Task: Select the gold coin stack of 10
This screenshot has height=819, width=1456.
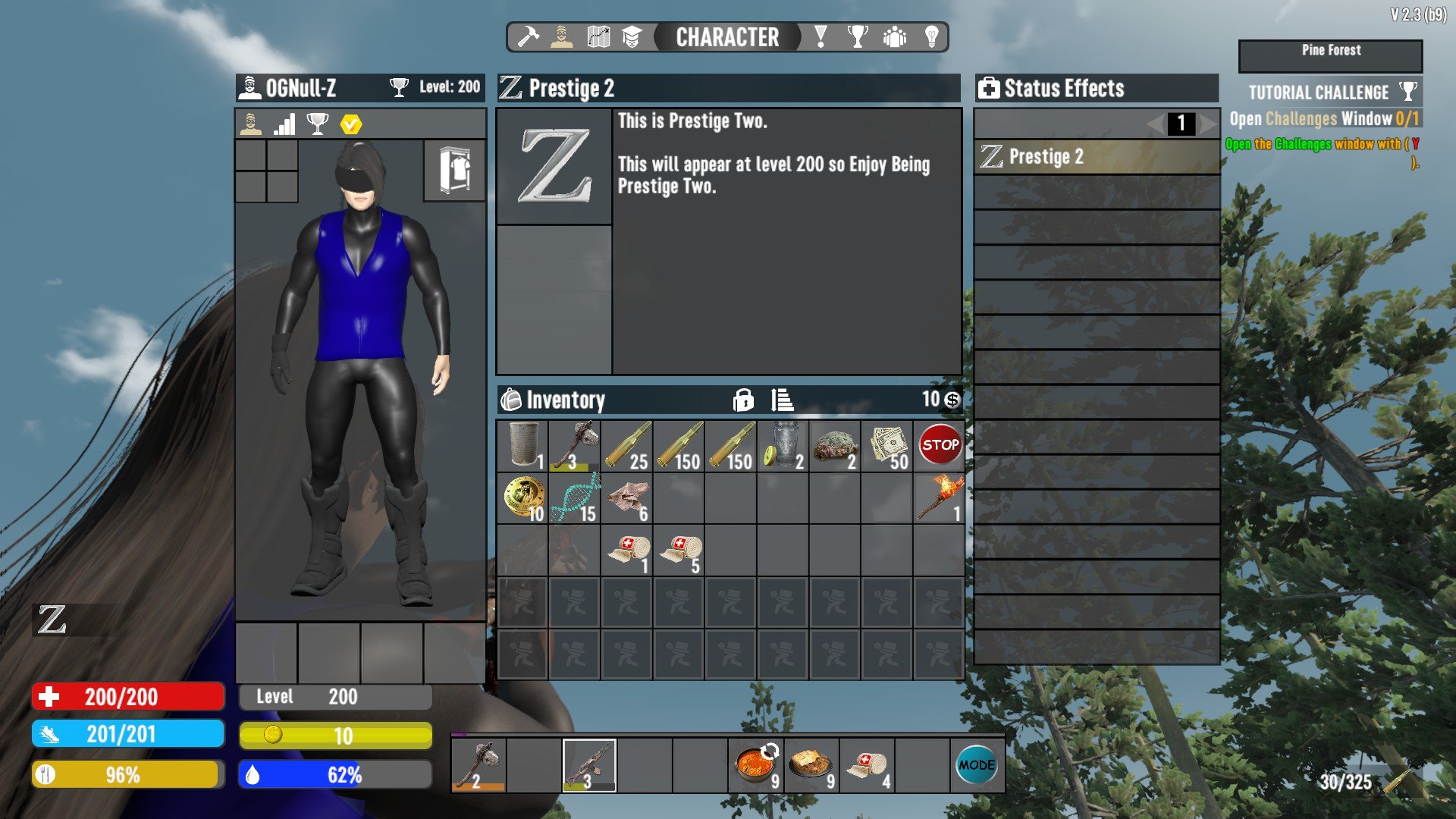Action: point(522,497)
